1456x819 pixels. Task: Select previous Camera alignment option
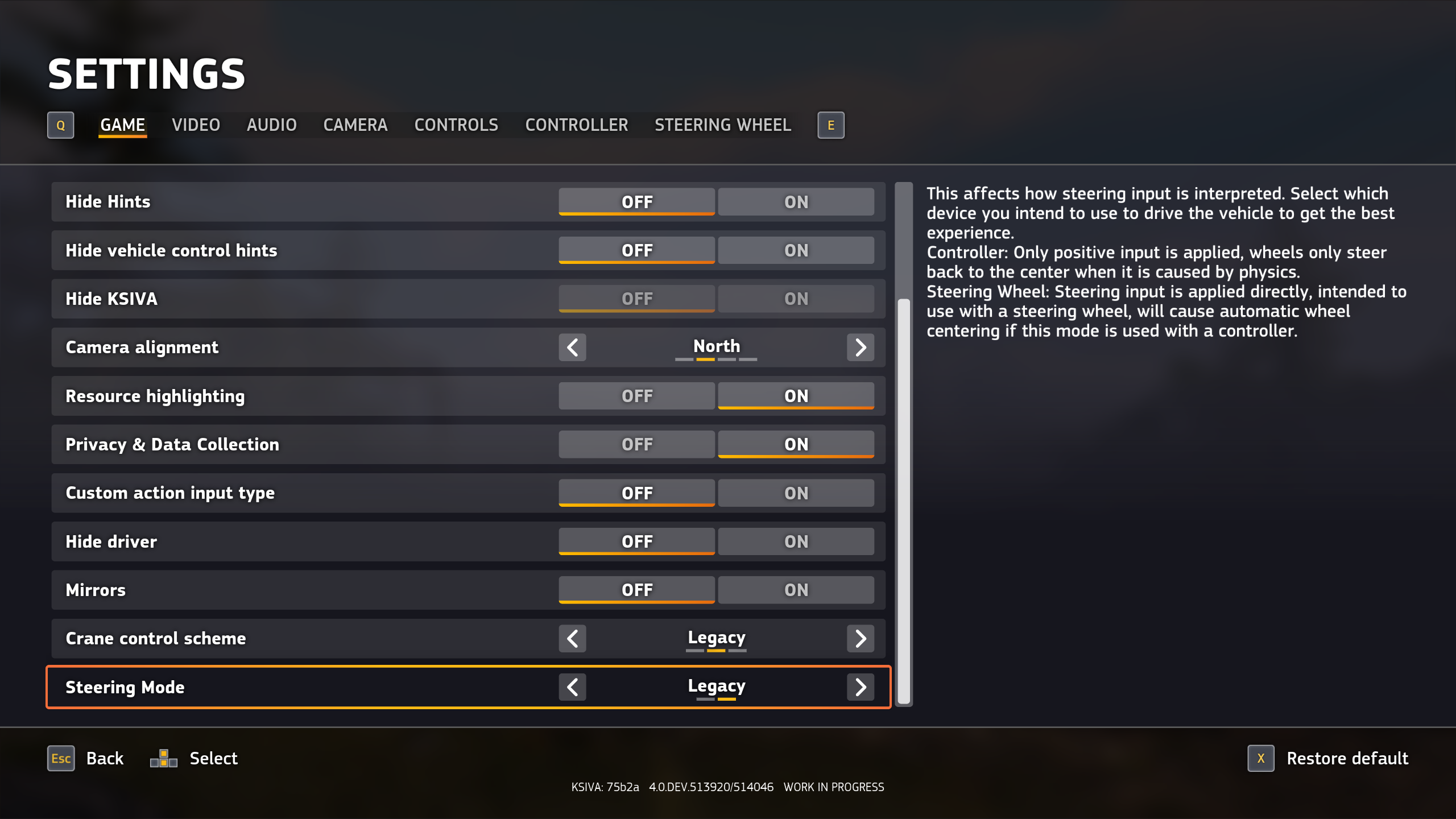click(x=572, y=348)
